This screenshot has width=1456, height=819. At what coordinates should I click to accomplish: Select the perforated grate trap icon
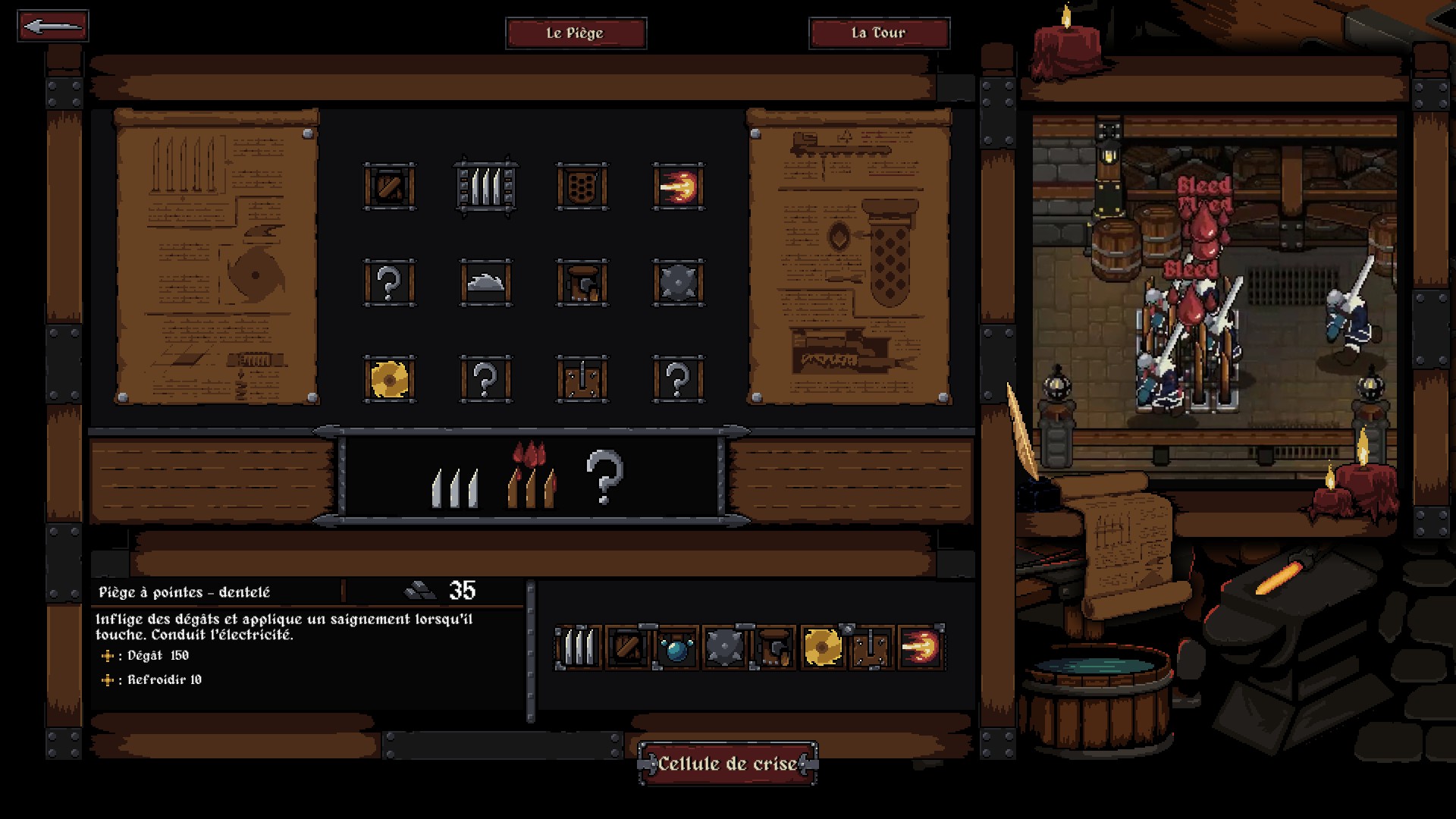click(582, 187)
